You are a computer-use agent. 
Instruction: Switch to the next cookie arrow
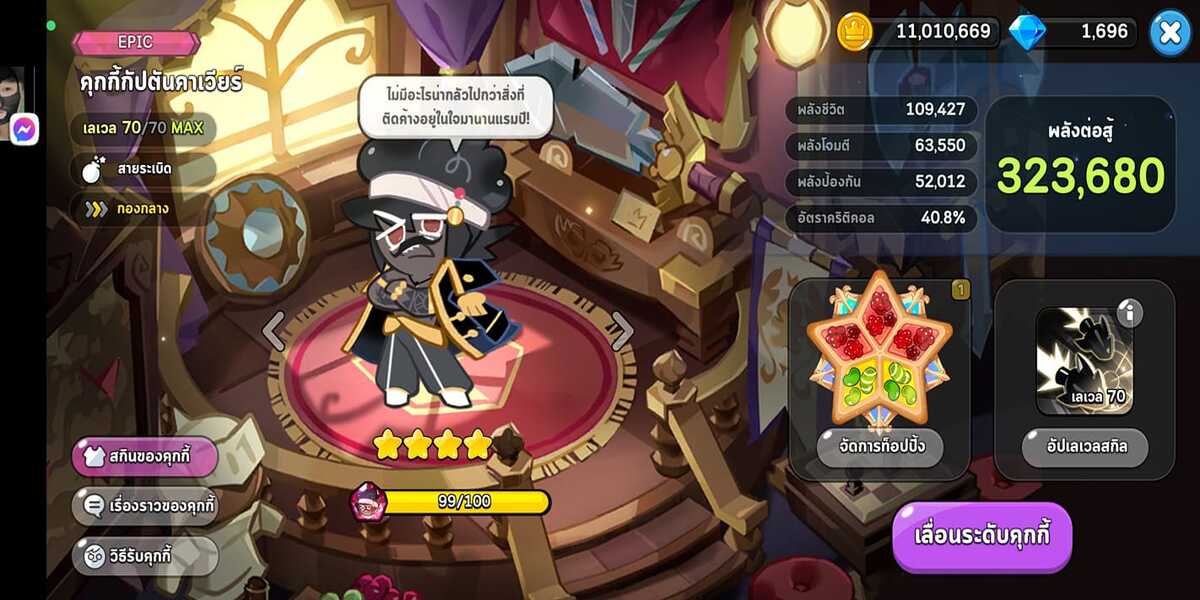point(622,331)
